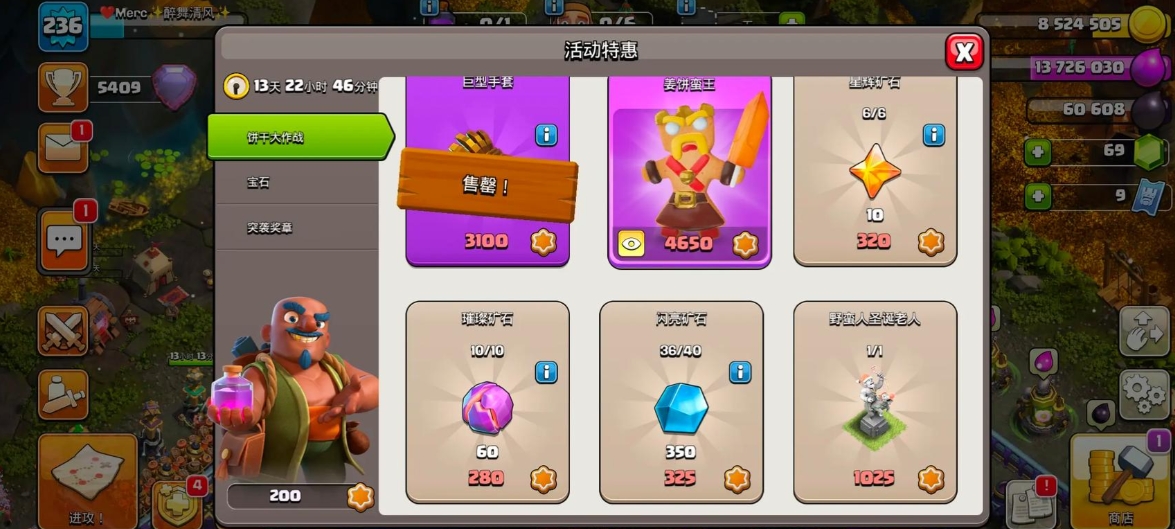Viewport: 1175px width, 529px height.
Task: Purchase 星辉矿石 for 320 medals
Action: [x=875, y=242]
